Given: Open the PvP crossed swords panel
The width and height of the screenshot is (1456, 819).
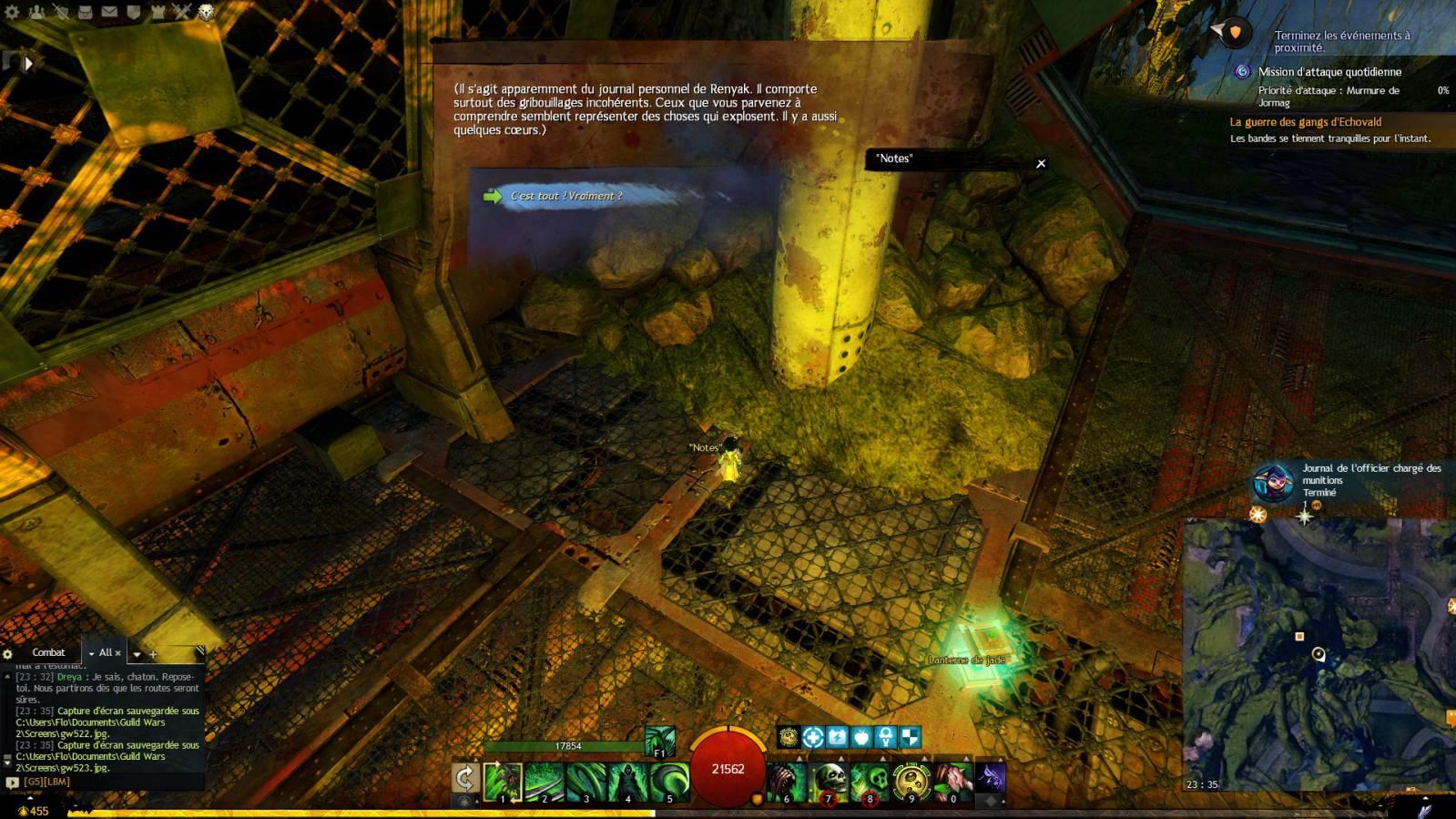Looking at the screenshot, I should click(x=182, y=12).
